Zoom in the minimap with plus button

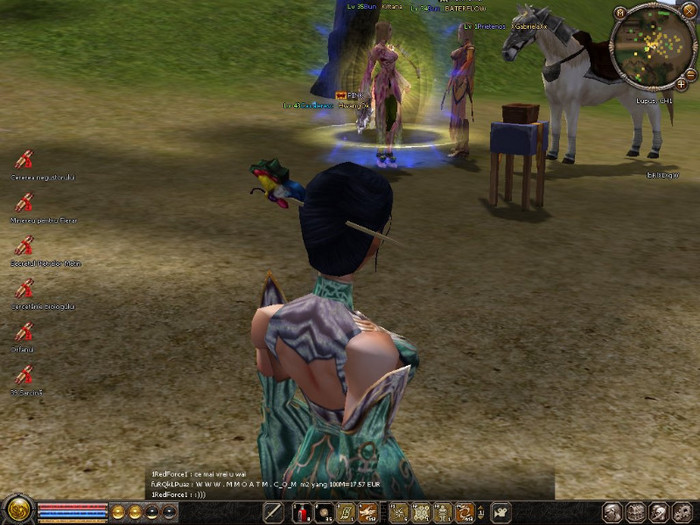pos(682,84)
